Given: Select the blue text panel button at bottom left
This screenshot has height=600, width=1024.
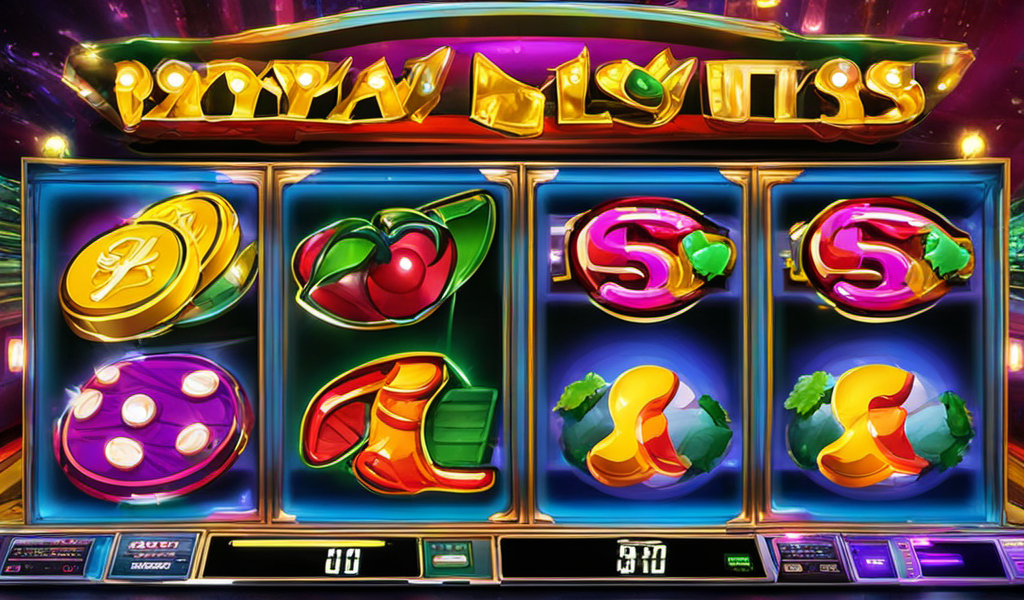Looking at the screenshot, I should click(153, 555).
